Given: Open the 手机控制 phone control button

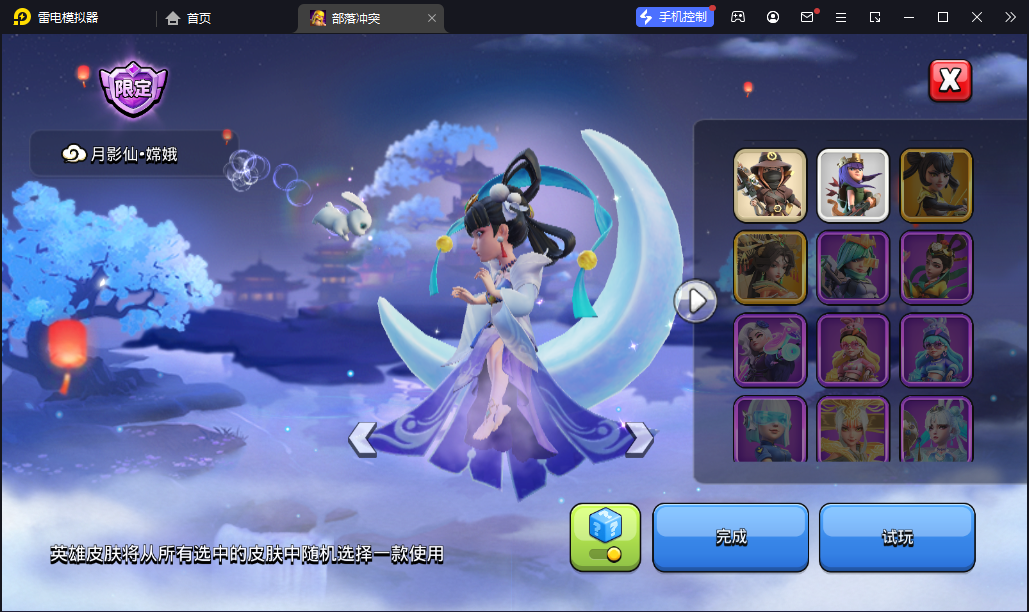Looking at the screenshot, I should point(674,17).
